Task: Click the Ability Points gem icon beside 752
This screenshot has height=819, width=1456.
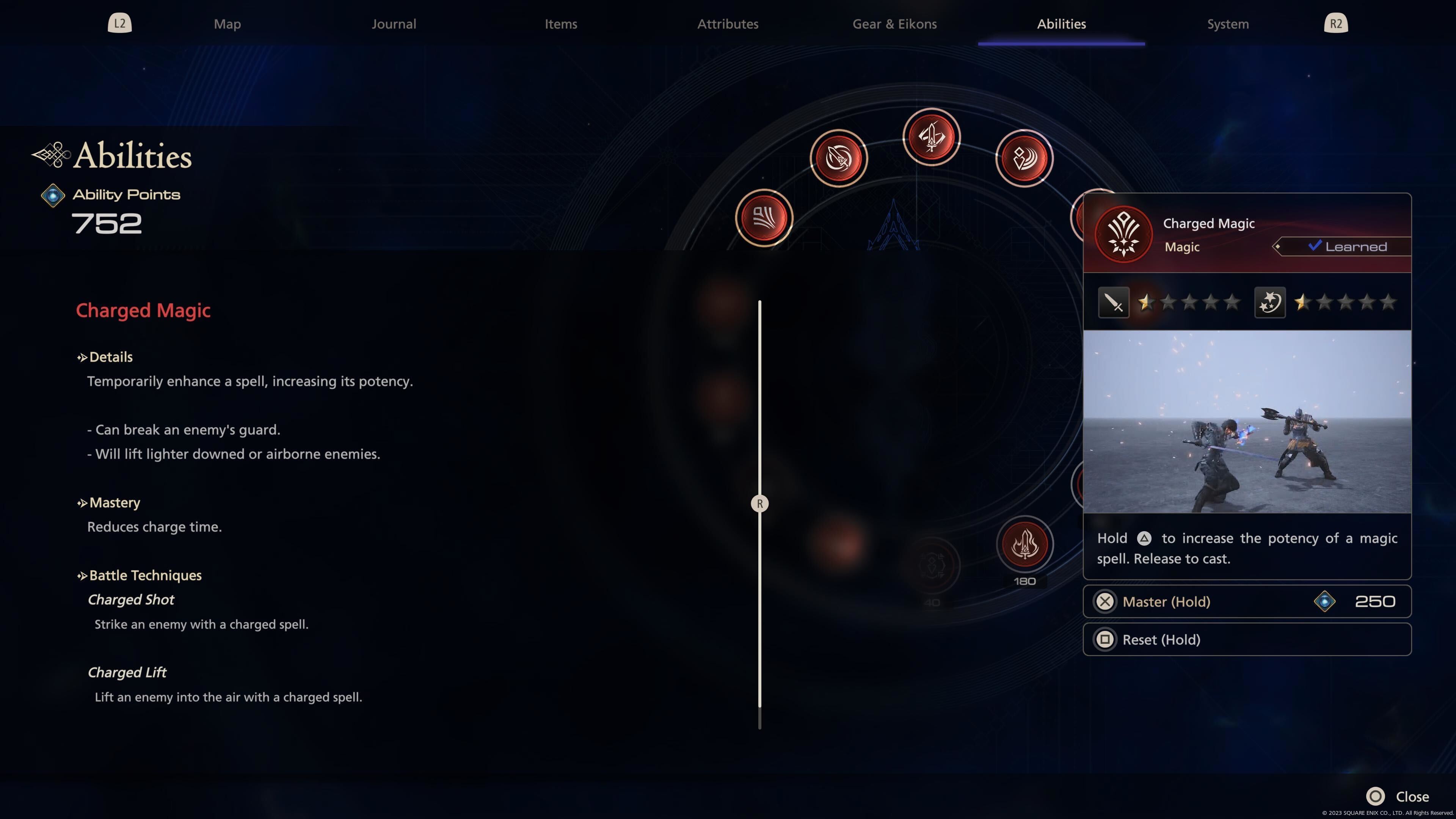Action: [x=53, y=196]
